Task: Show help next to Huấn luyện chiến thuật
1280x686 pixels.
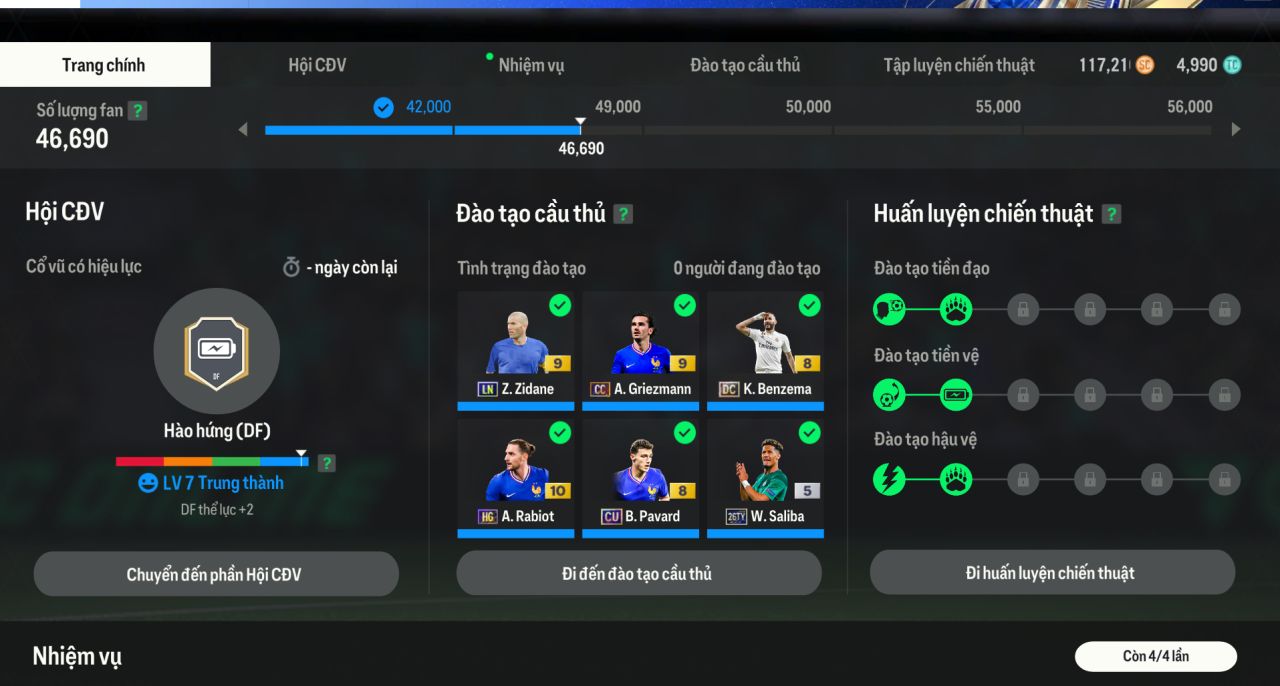Action: (1111, 214)
